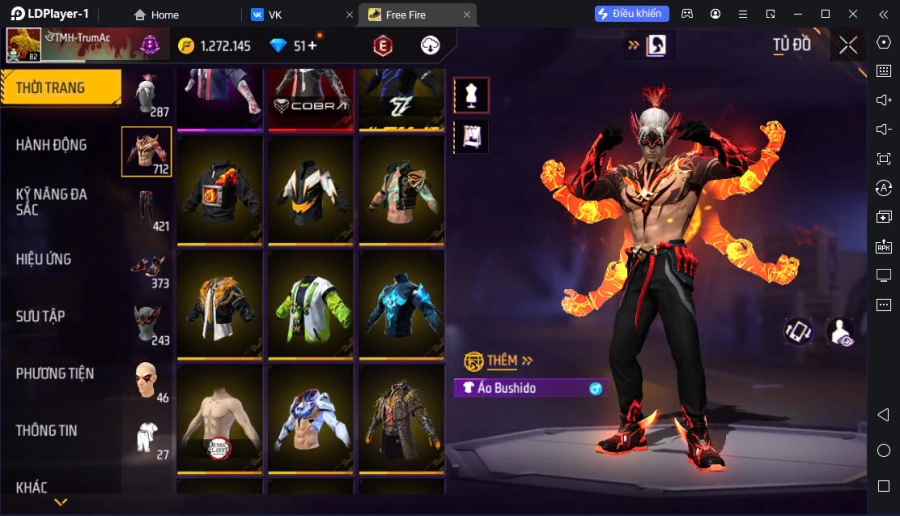Image resolution: width=900 pixels, height=516 pixels.
Task: Expand the Thêm options
Action: coord(510,360)
